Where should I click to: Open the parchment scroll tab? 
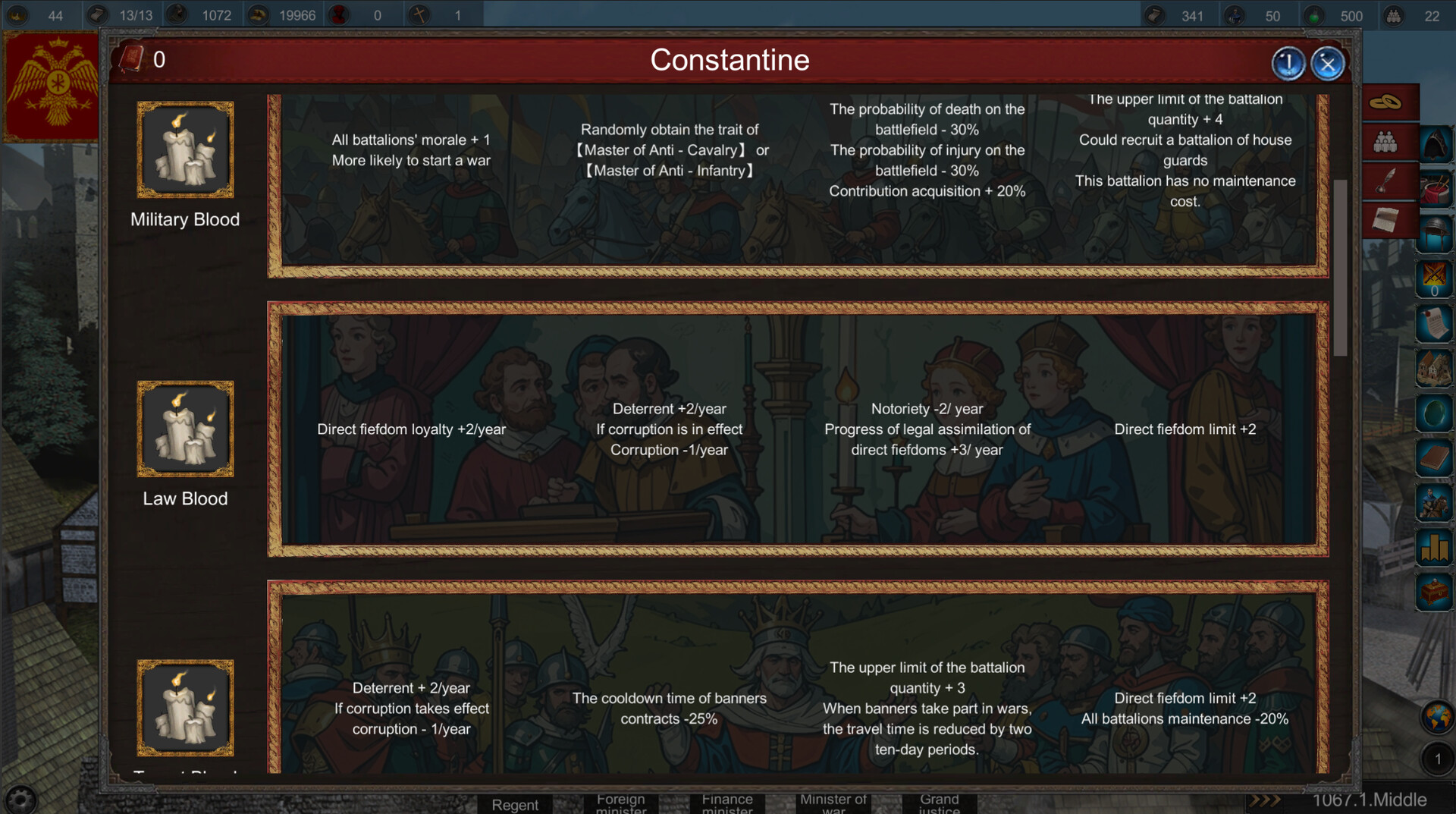1385,221
